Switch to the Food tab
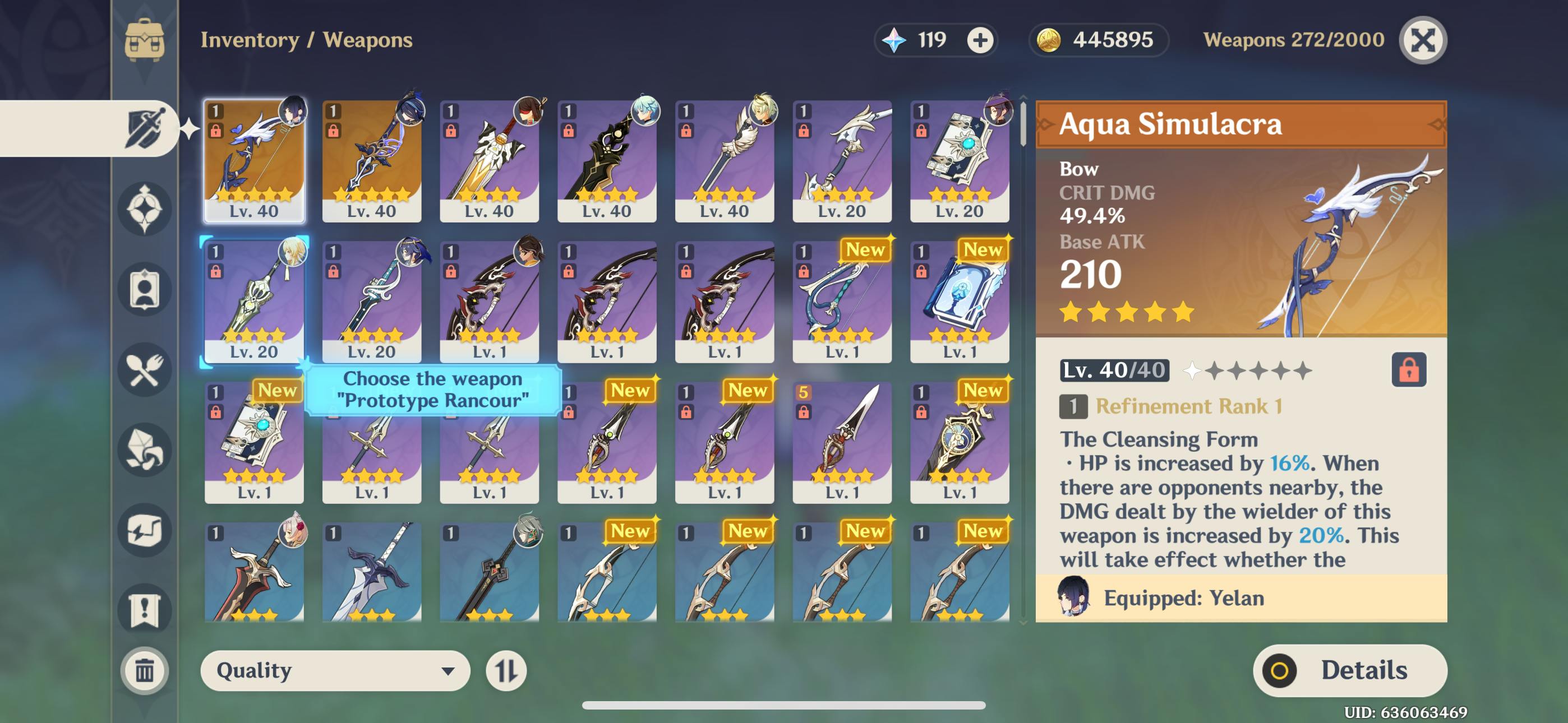Screen dimensions: 1568x723 (x=144, y=369)
